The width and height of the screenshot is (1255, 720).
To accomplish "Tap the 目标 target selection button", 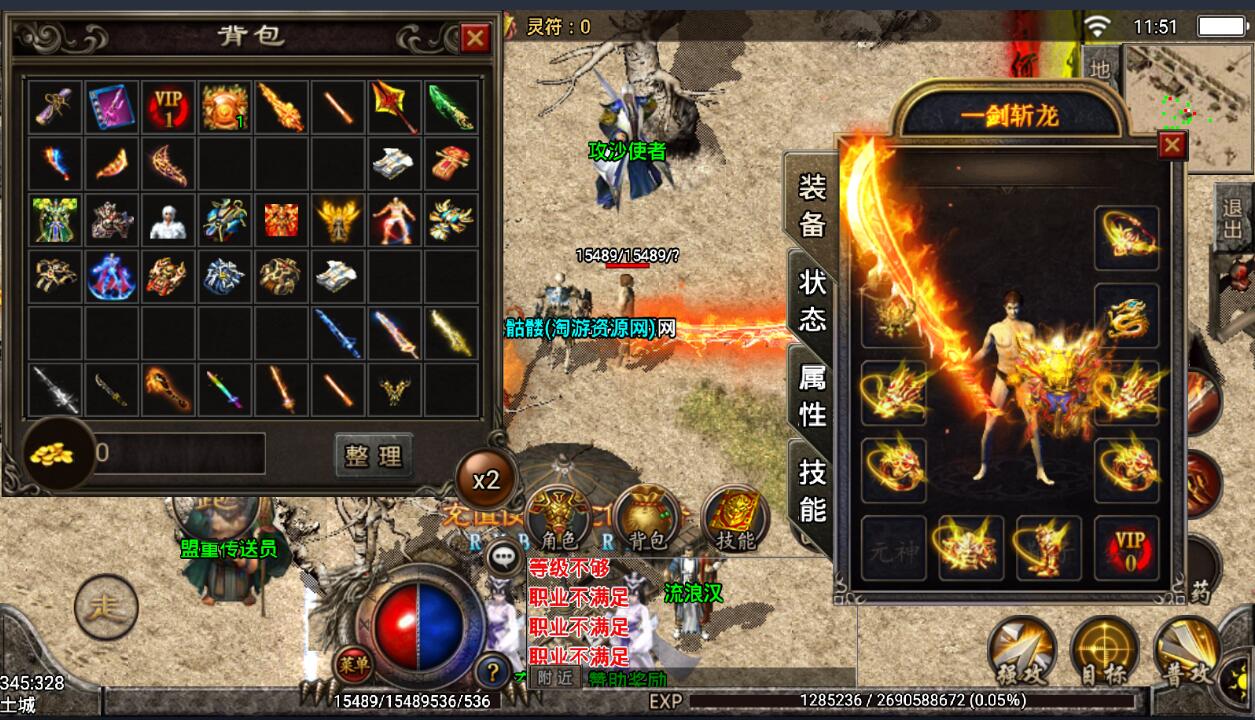I will pyautogui.click(x=1104, y=651).
